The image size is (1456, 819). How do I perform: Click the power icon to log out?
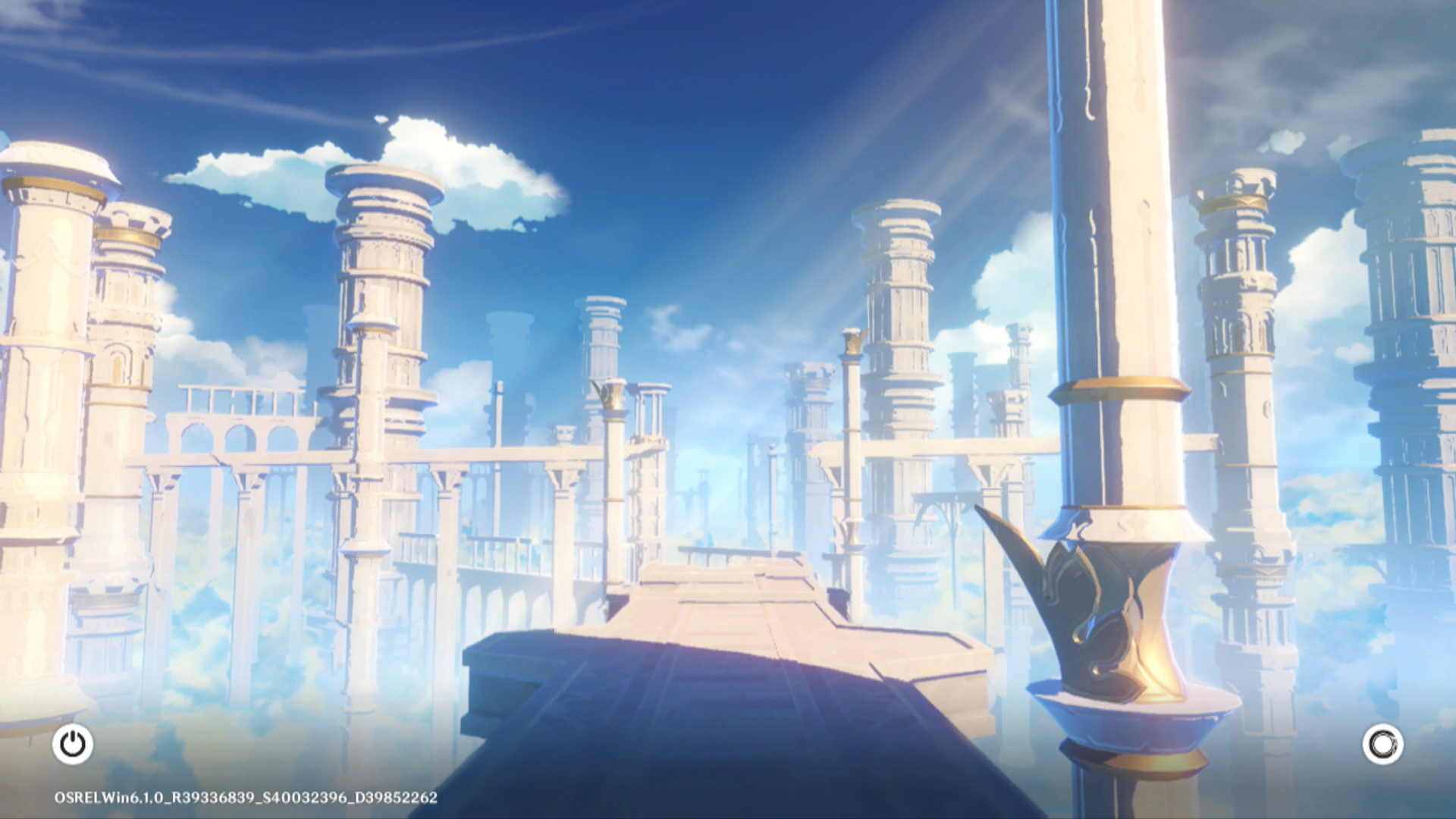(x=73, y=744)
